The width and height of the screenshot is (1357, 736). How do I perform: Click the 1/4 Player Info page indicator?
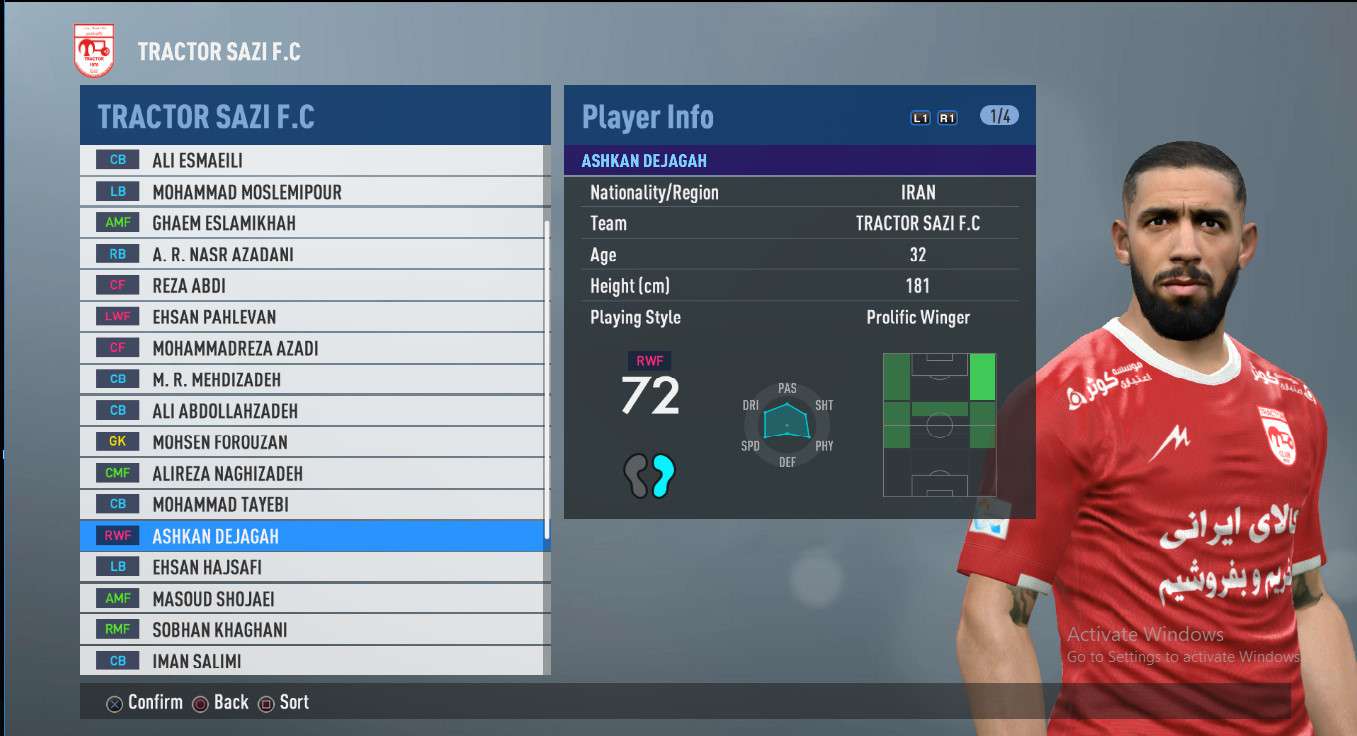[999, 116]
